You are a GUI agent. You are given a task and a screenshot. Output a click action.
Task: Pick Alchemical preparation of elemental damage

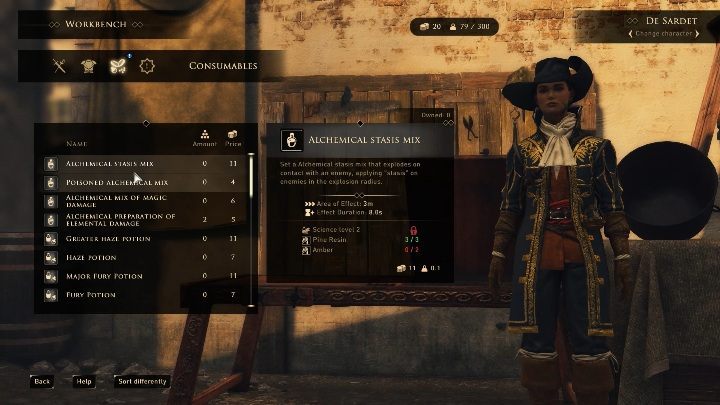120,219
